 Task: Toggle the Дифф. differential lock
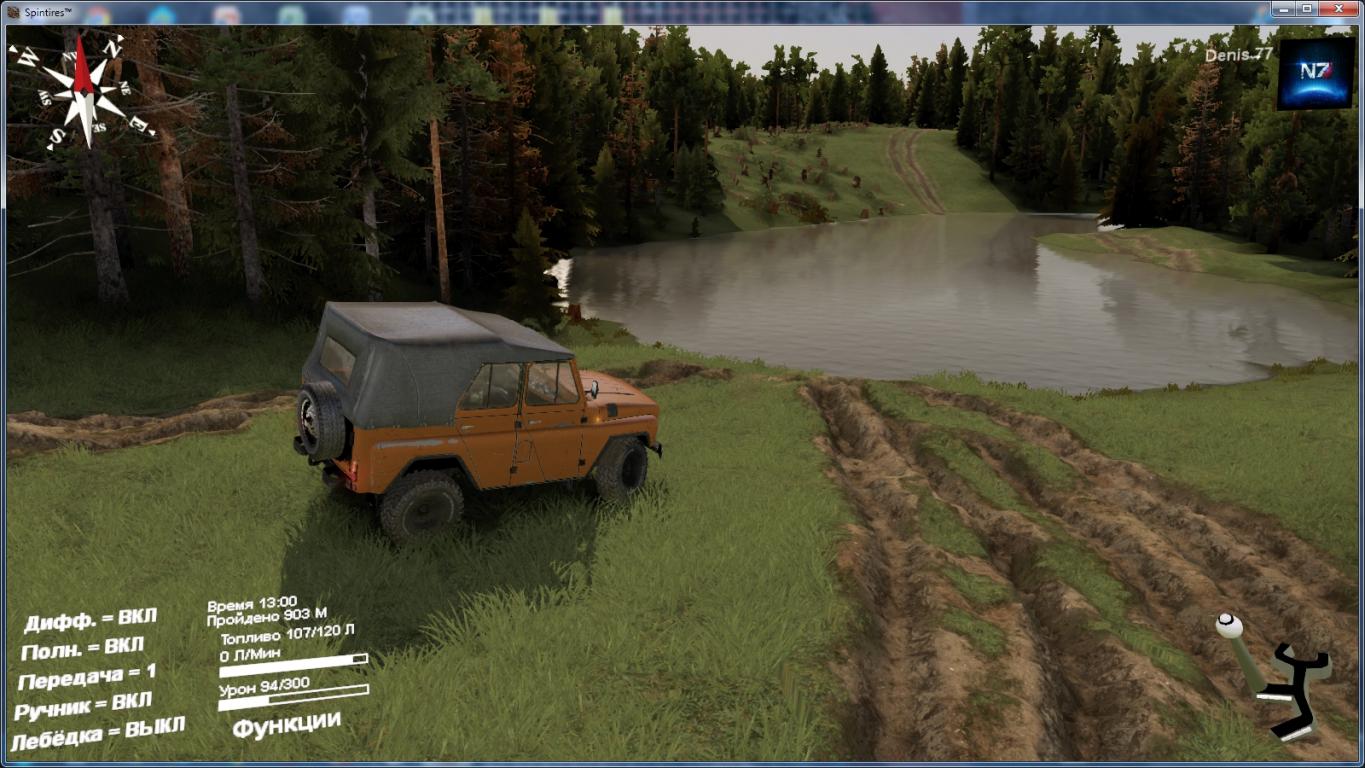pos(90,620)
